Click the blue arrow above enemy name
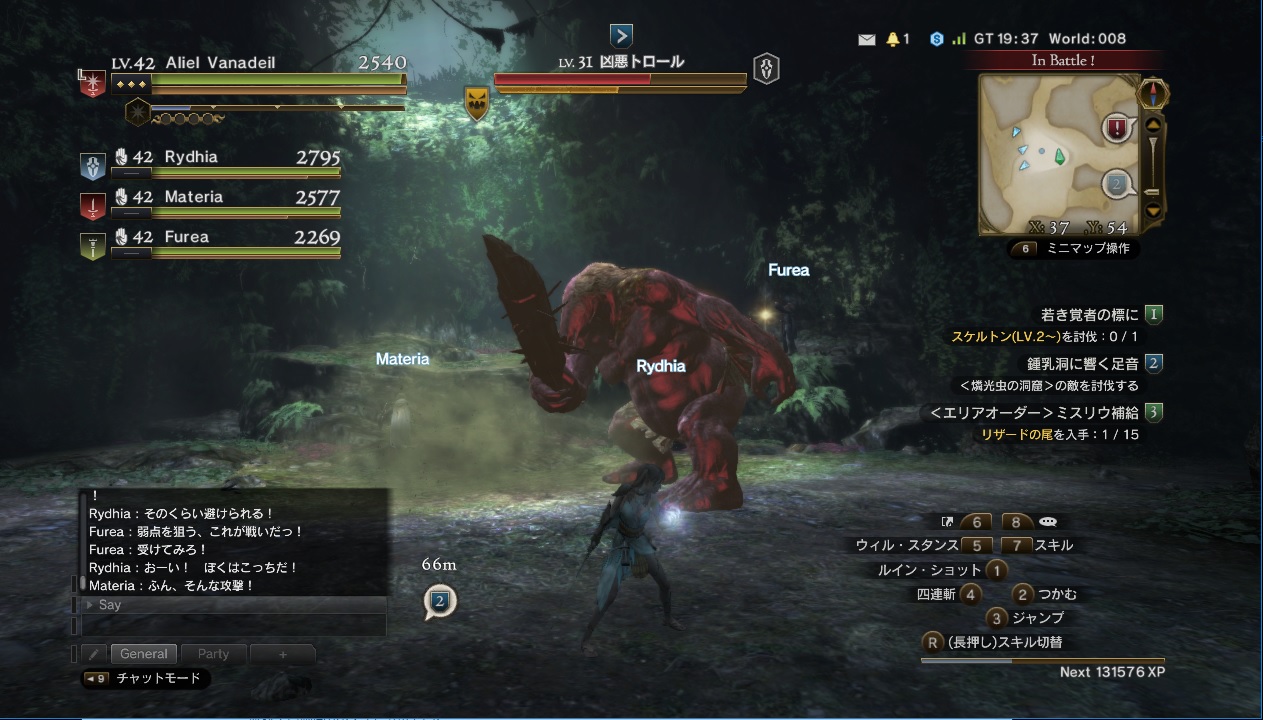1263x720 pixels. coord(621,36)
